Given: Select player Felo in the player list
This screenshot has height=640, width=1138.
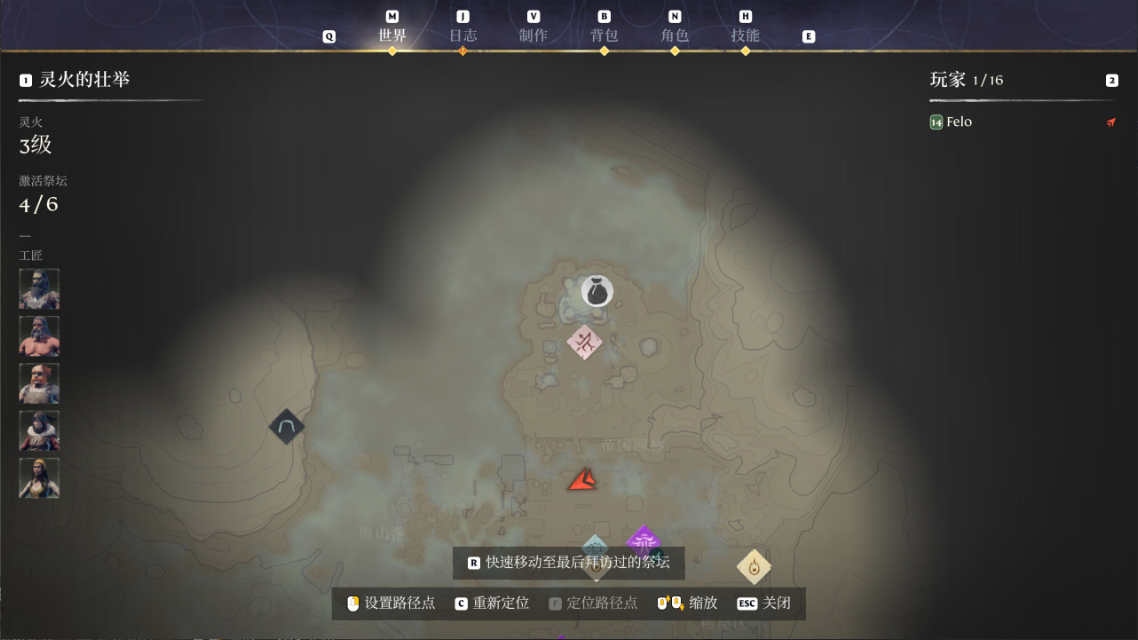Looking at the screenshot, I should coord(958,122).
